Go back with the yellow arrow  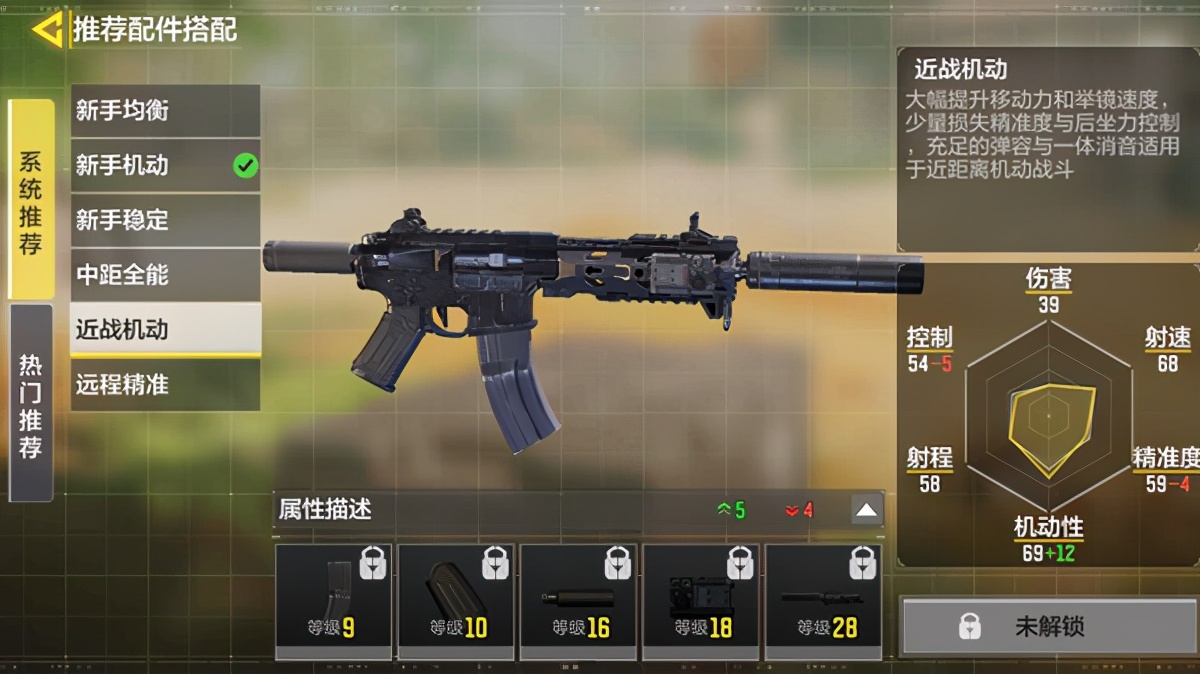[x=46, y=30]
